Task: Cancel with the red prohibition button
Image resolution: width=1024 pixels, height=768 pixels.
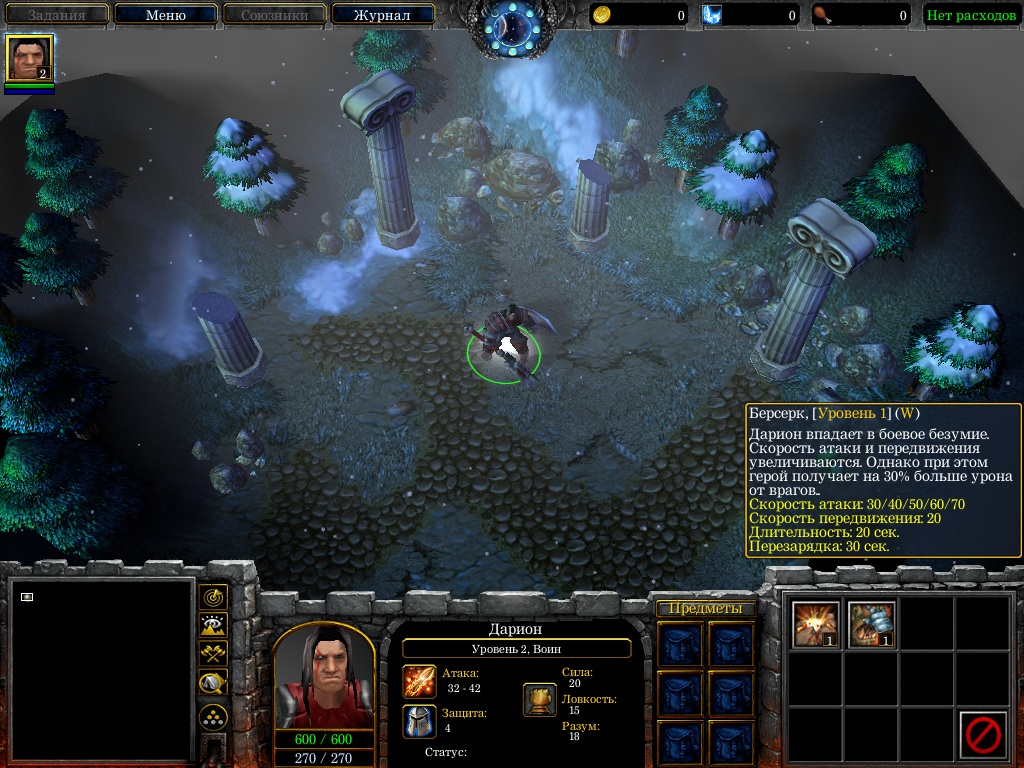Action: pyautogui.click(x=982, y=735)
